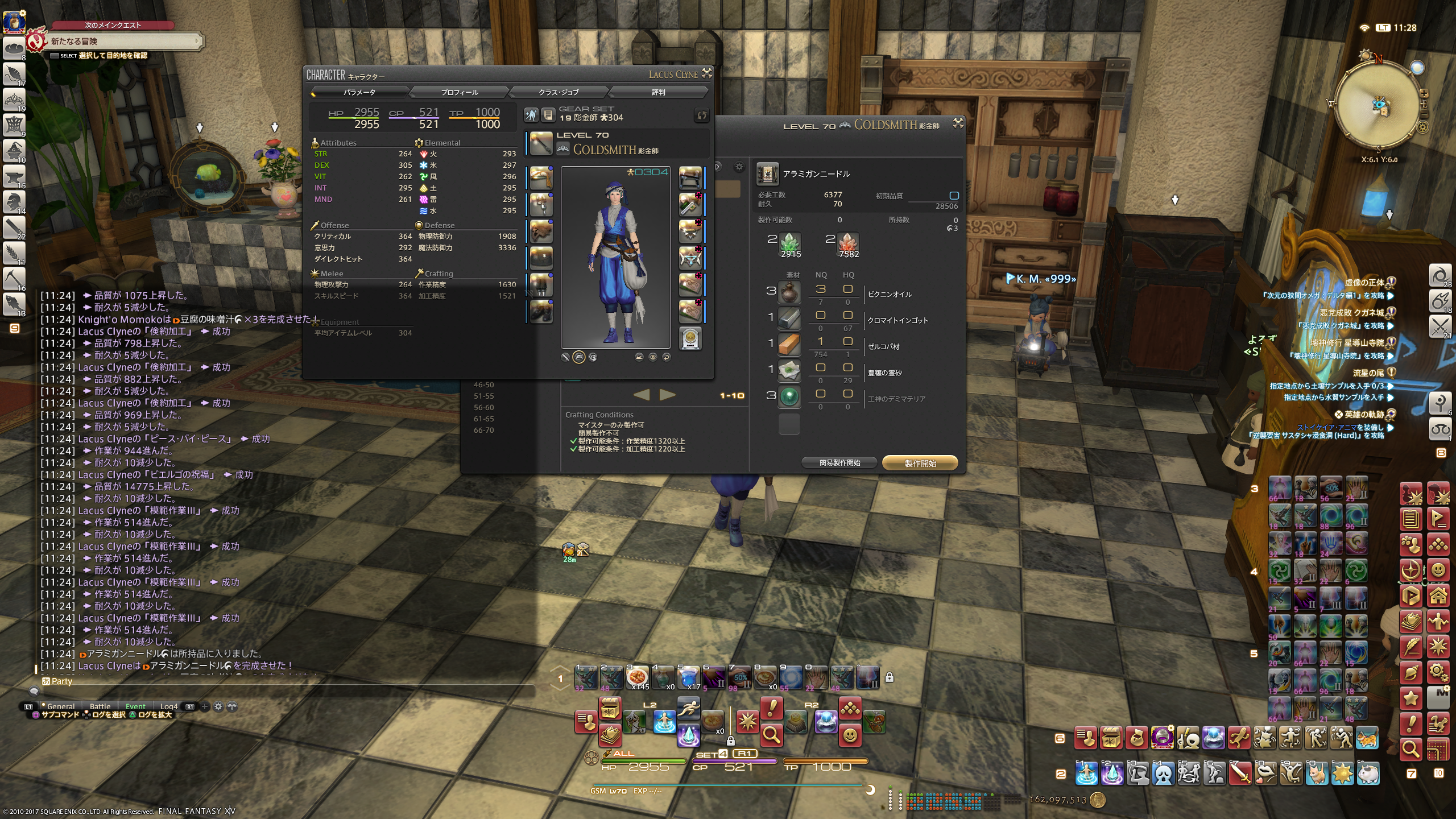
Task: Switch to the プロフィール tab
Action: click(460, 92)
